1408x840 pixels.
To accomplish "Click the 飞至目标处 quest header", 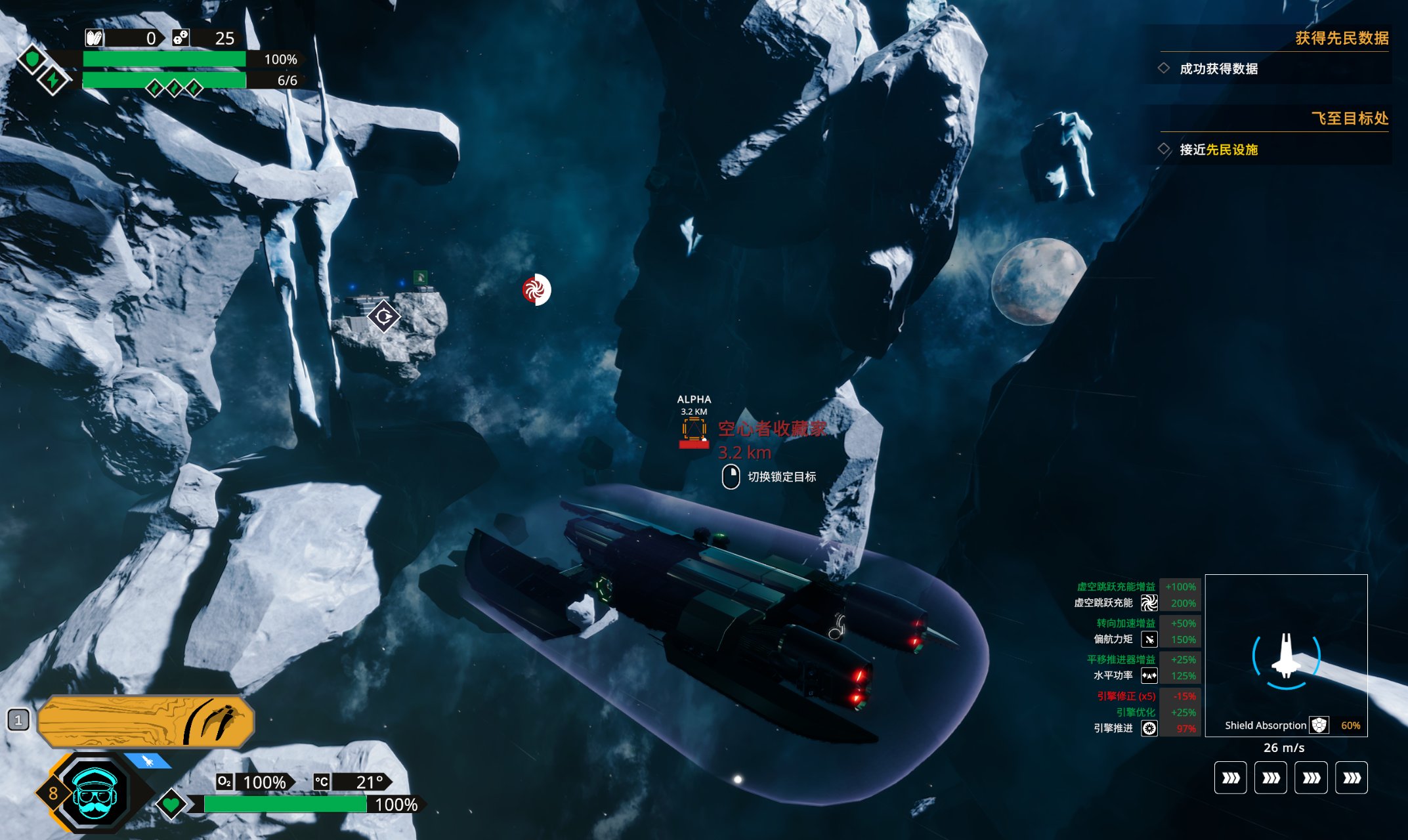I will pos(1349,118).
